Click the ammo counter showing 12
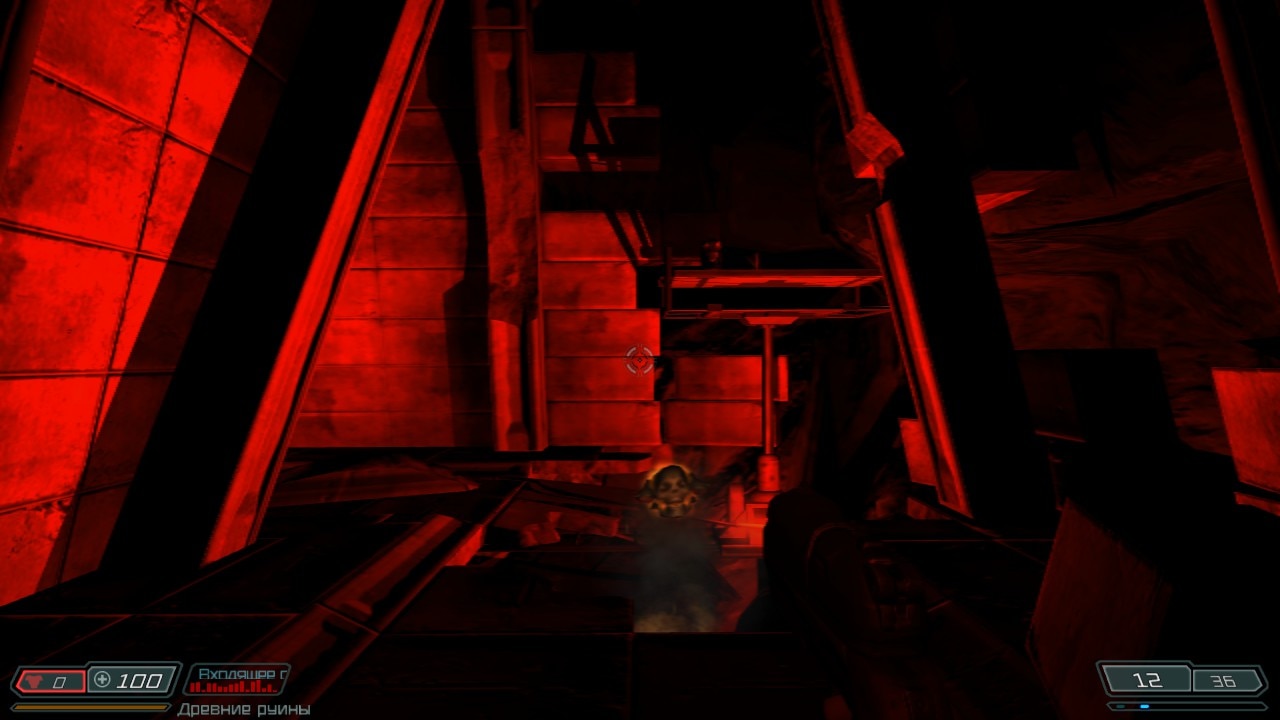 coord(1149,680)
